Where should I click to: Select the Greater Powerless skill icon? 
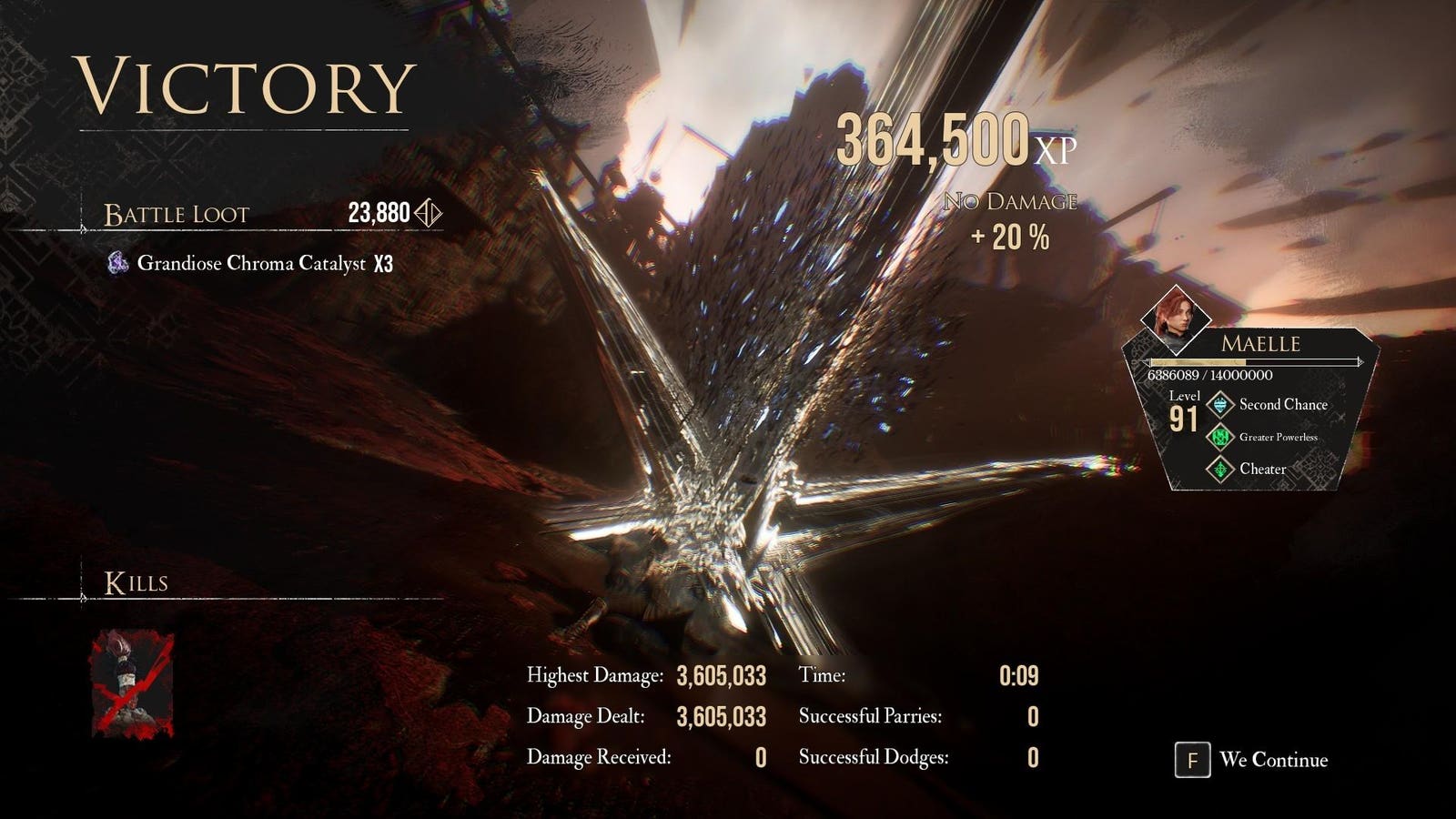click(x=1219, y=438)
